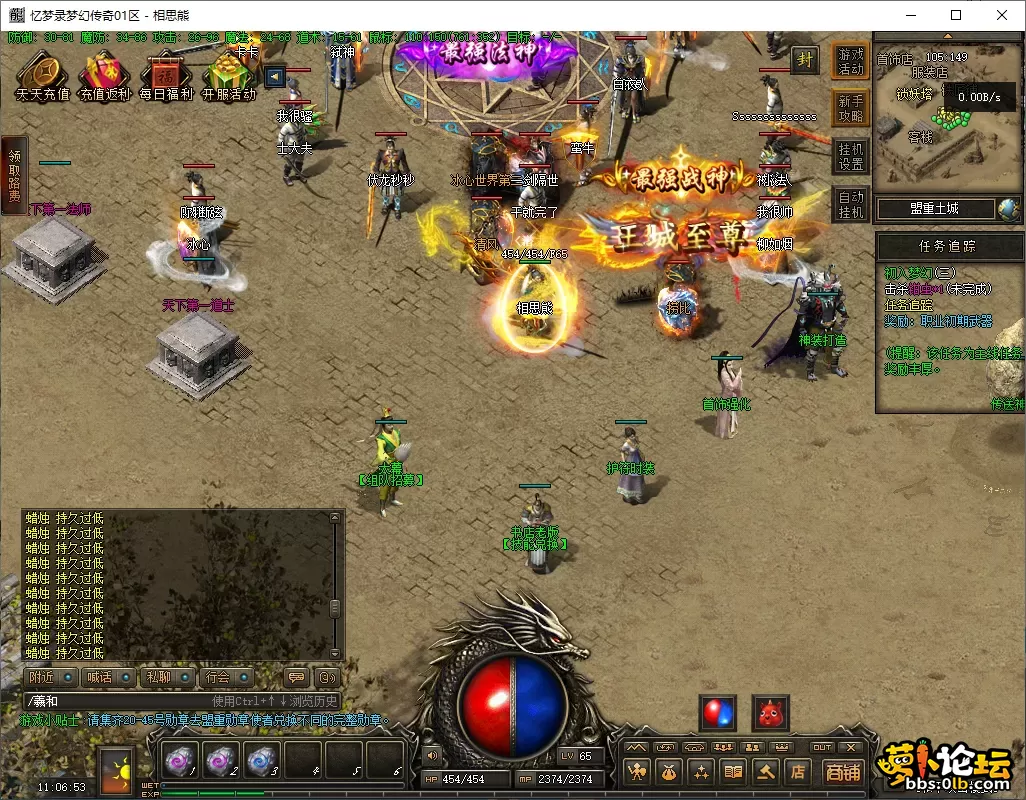The image size is (1026, 800).
Task: Switch chat to the 喊话 shout channel
Action: (x=108, y=677)
